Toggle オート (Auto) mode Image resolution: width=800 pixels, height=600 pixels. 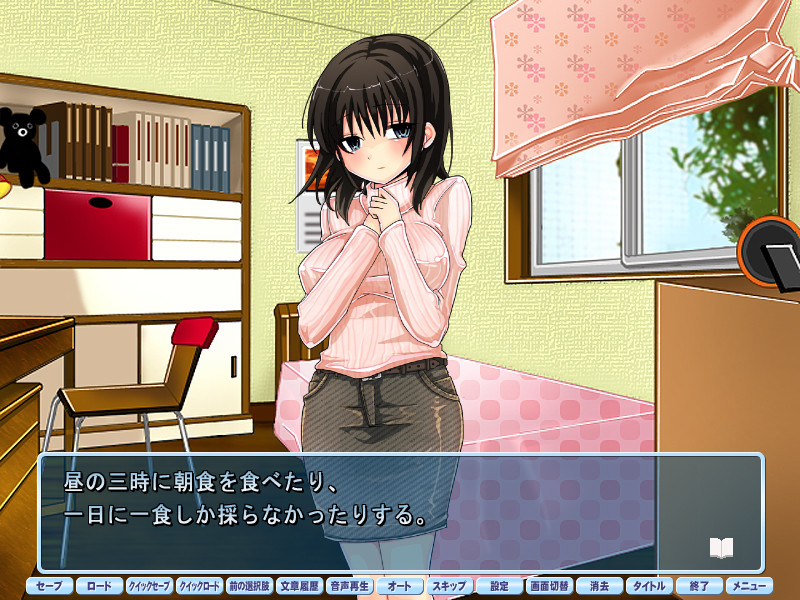pos(399,586)
